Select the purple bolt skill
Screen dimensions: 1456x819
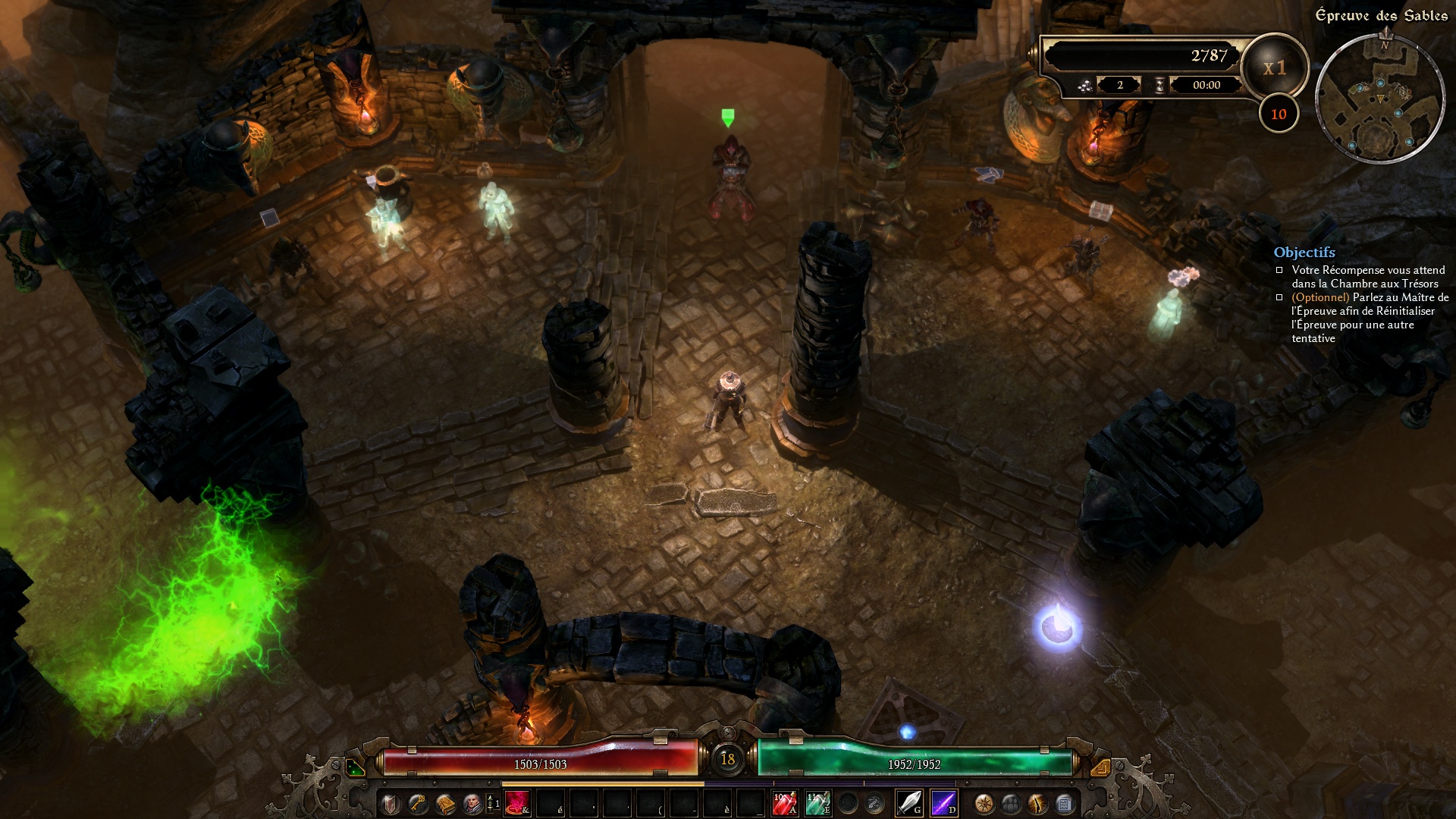pos(943,803)
